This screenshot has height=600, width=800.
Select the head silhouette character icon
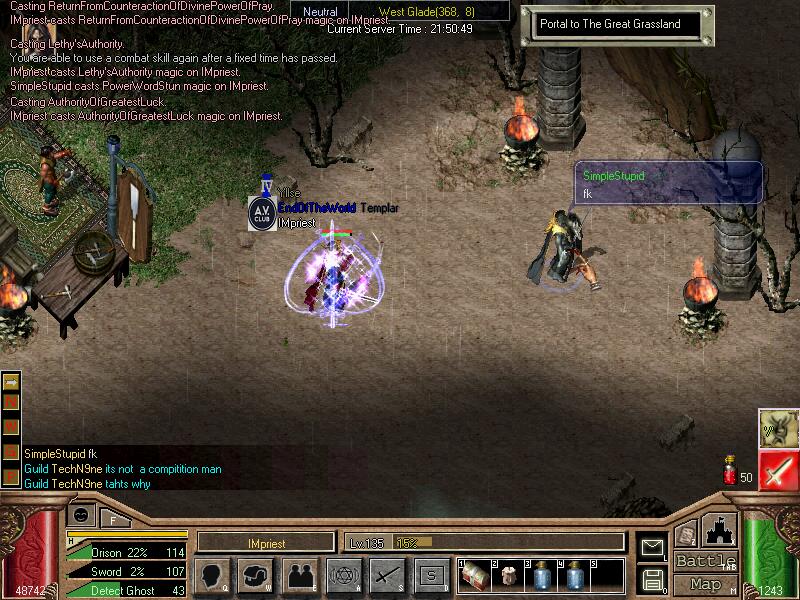212,575
